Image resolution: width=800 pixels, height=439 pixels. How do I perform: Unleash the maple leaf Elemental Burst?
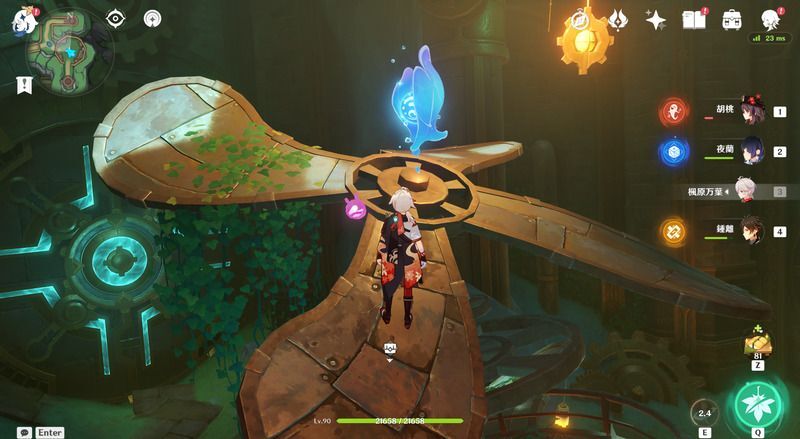(x=757, y=405)
